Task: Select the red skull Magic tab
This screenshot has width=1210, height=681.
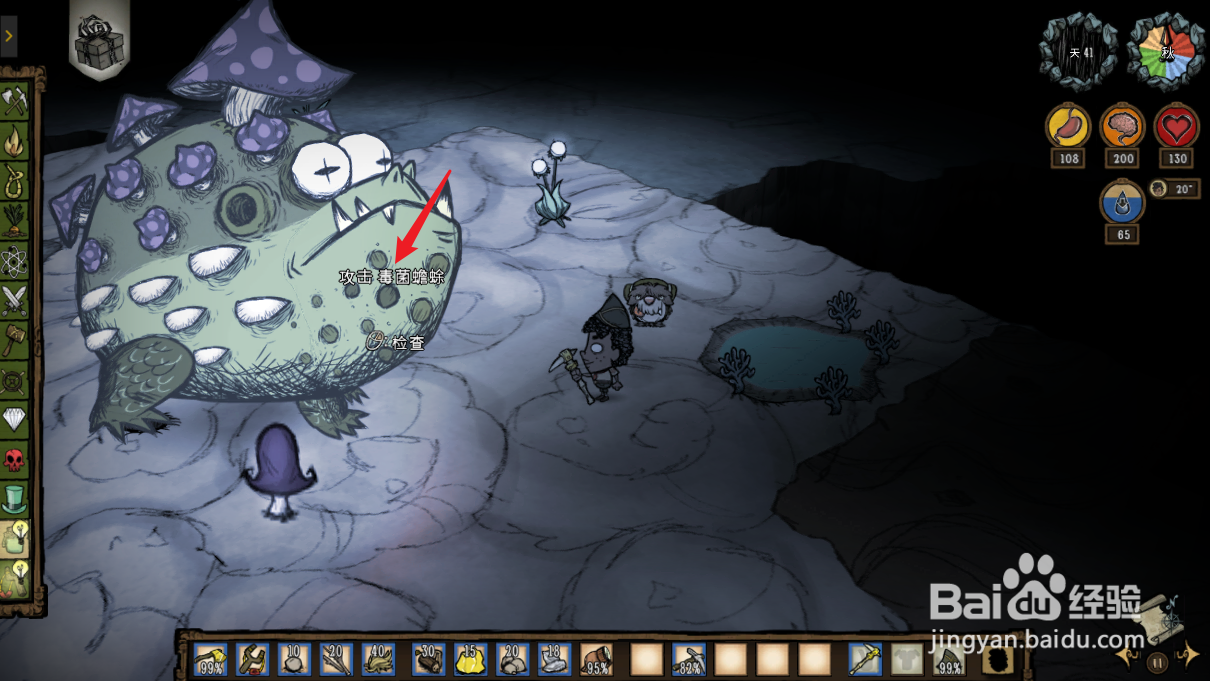Action: pos(14,459)
